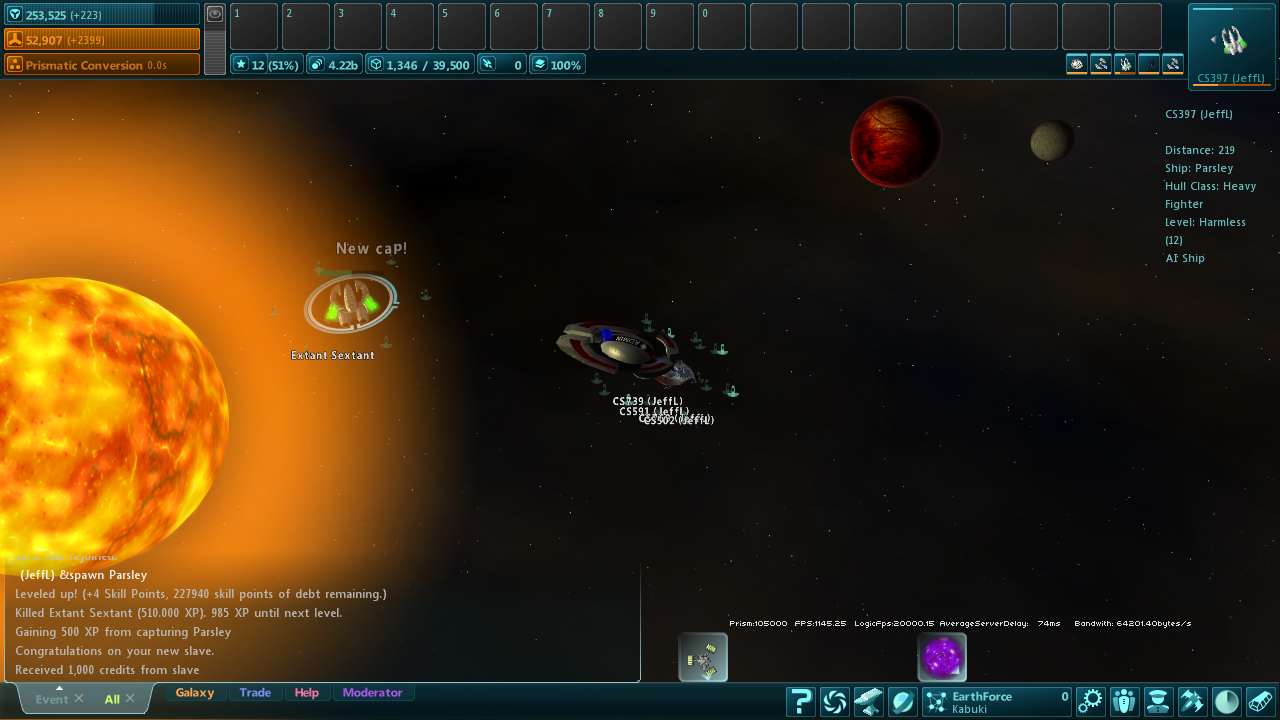This screenshot has width=1280, height=720.
Task: Select the Help chat channel
Action: click(307, 693)
